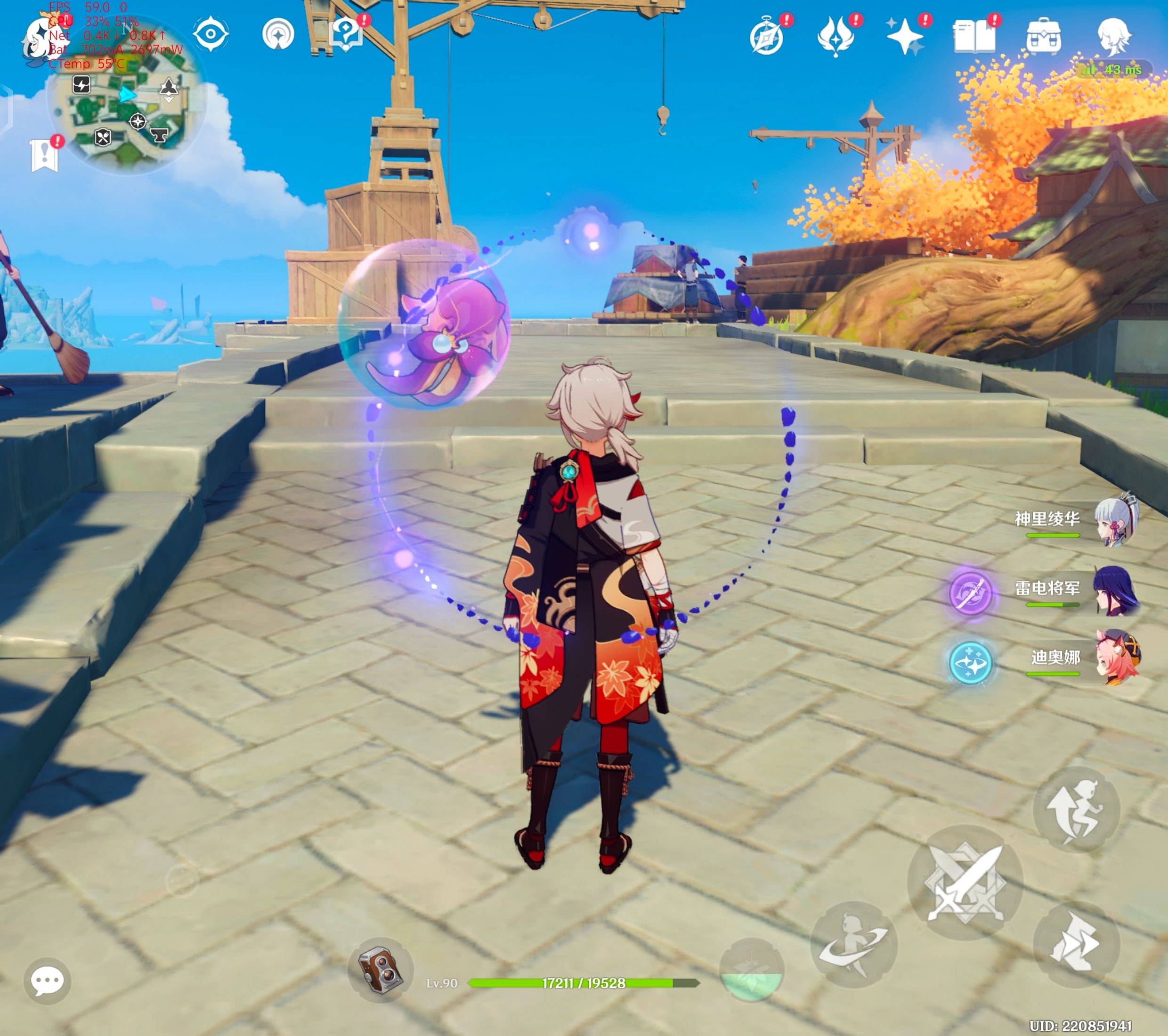Open the quest bookmark icon

tap(44, 155)
